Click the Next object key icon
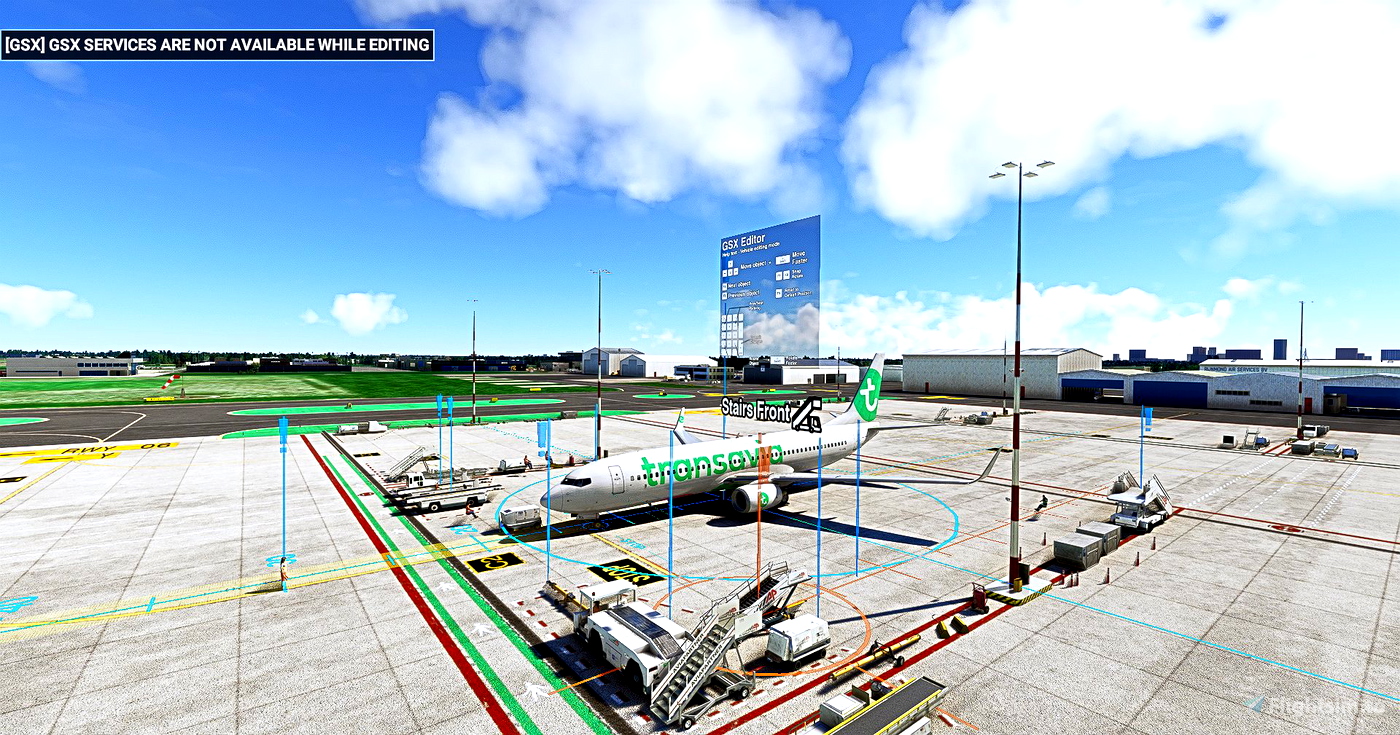Image resolution: width=1400 pixels, height=735 pixels. [724, 285]
